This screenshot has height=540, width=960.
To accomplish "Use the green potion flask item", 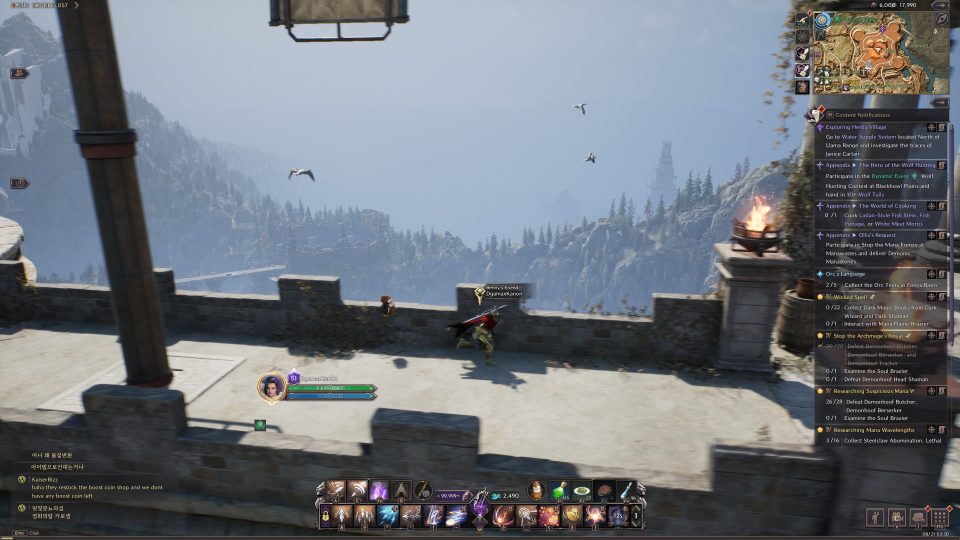I will coord(560,491).
